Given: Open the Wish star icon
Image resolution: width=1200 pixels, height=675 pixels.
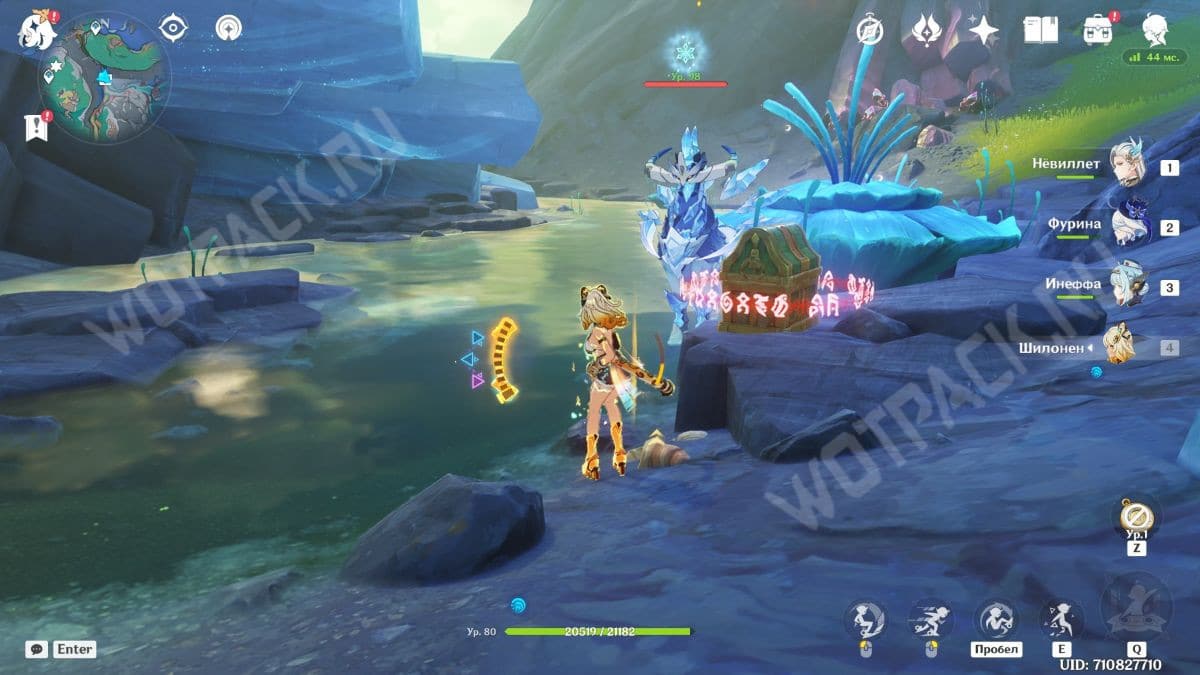Looking at the screenshot, I should 984,30.
